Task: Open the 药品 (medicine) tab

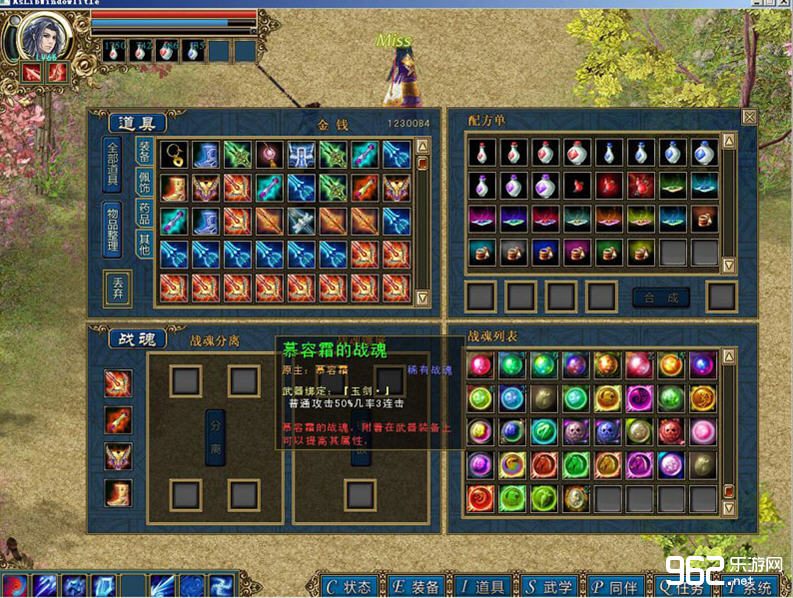Action: (144, 214)
